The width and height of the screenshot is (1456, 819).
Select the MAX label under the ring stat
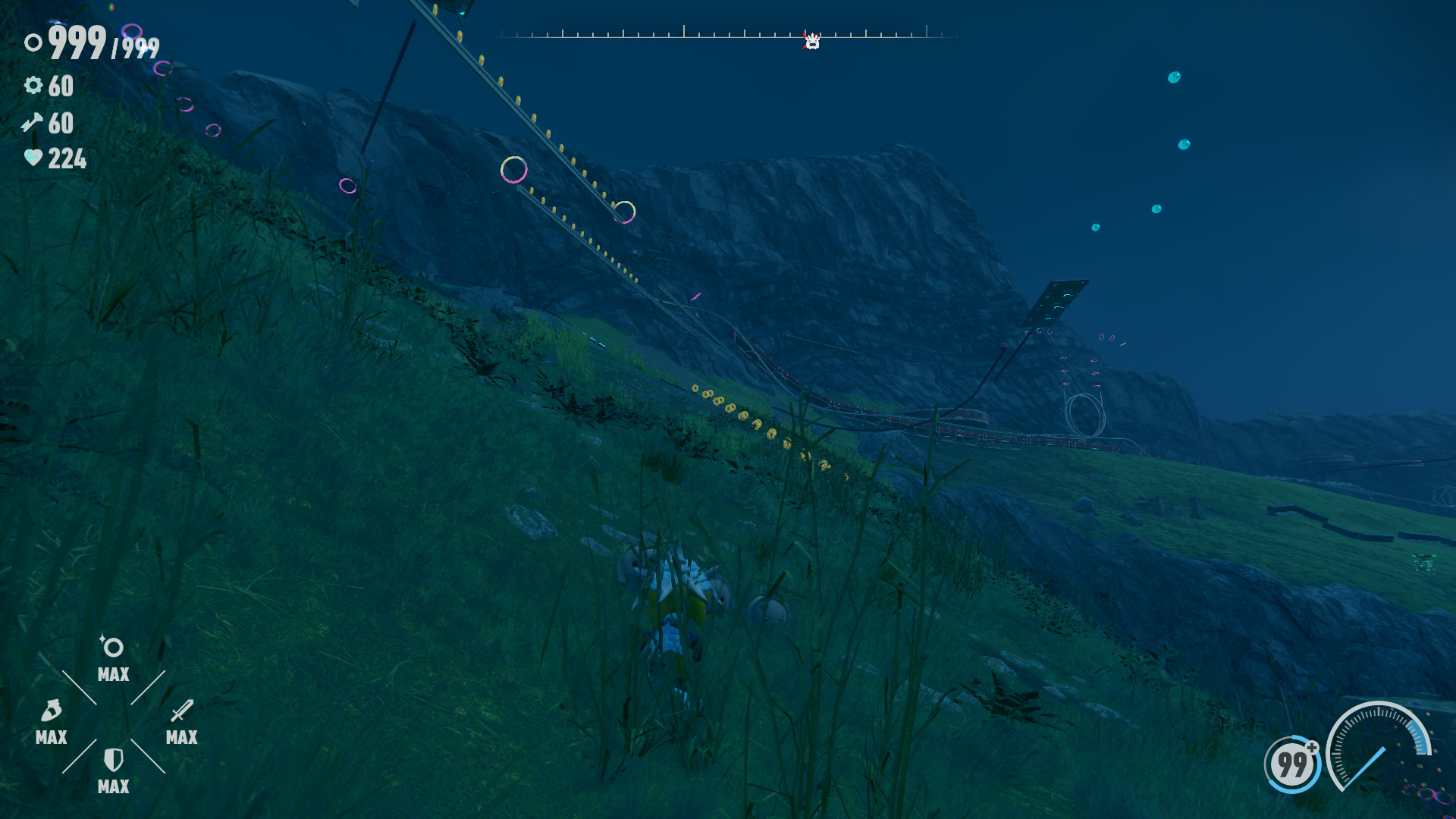112,676
